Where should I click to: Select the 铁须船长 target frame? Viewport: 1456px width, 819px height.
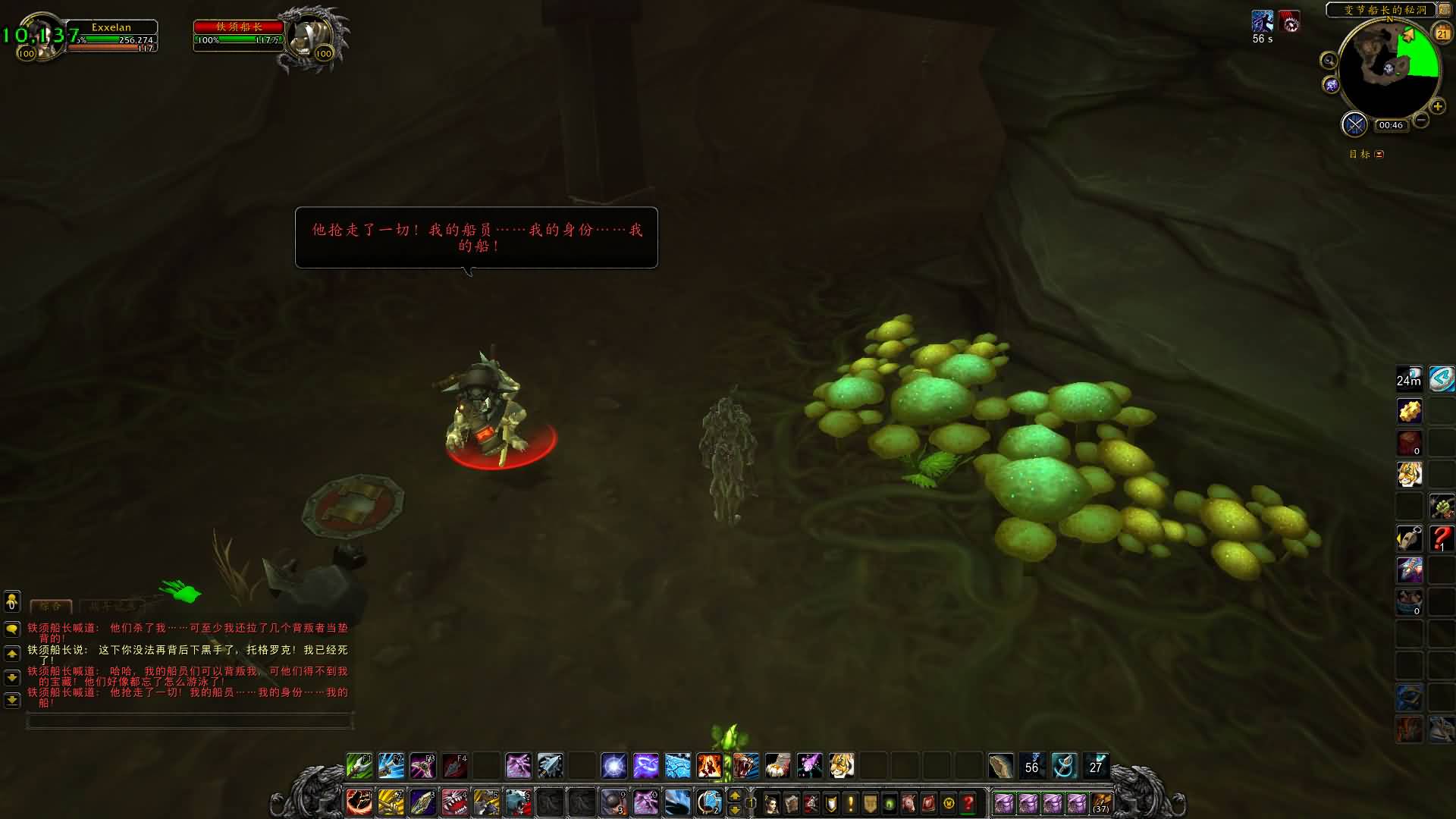pyautogui.click(x=239, y=33)
